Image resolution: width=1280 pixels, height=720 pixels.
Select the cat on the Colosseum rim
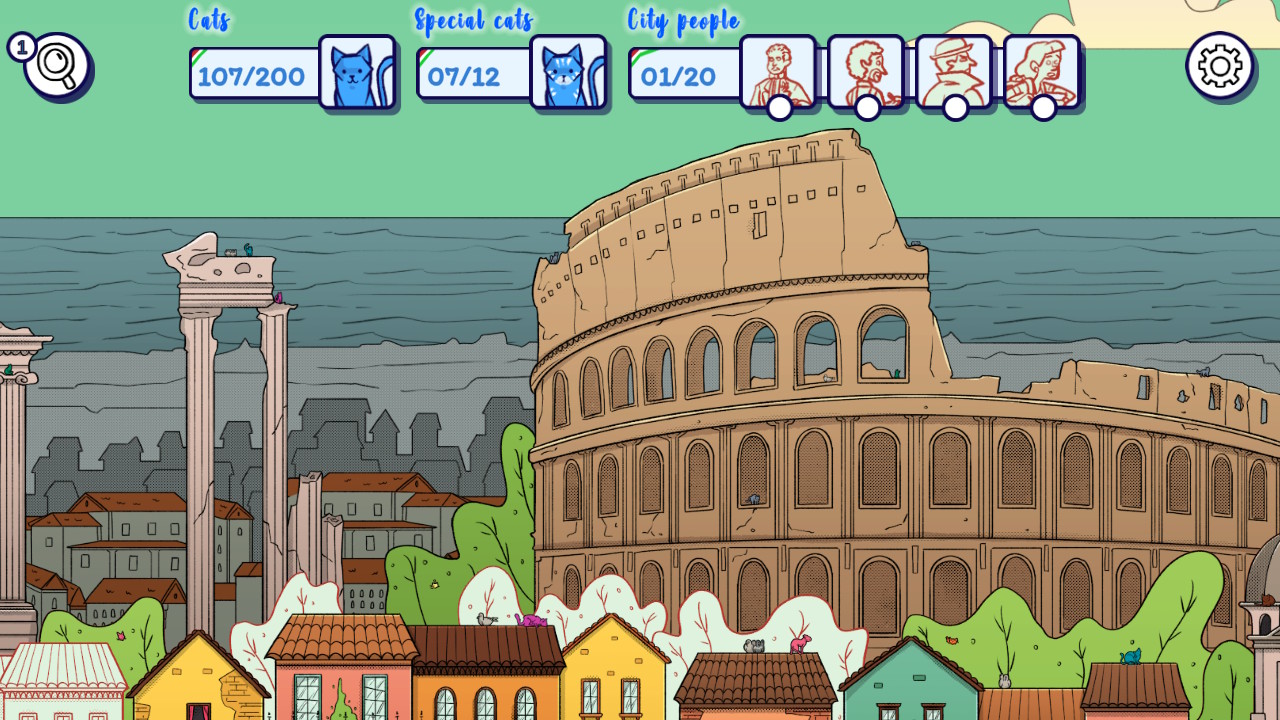555,256
